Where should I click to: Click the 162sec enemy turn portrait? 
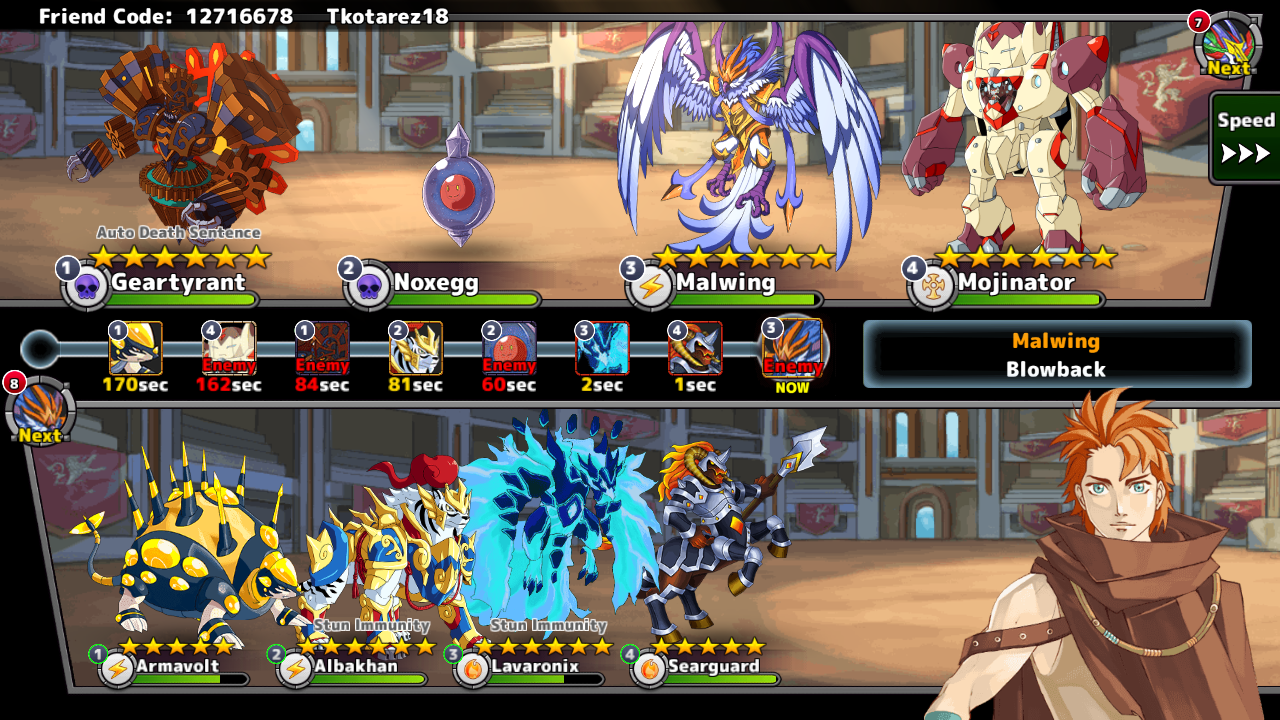point(229,348)
